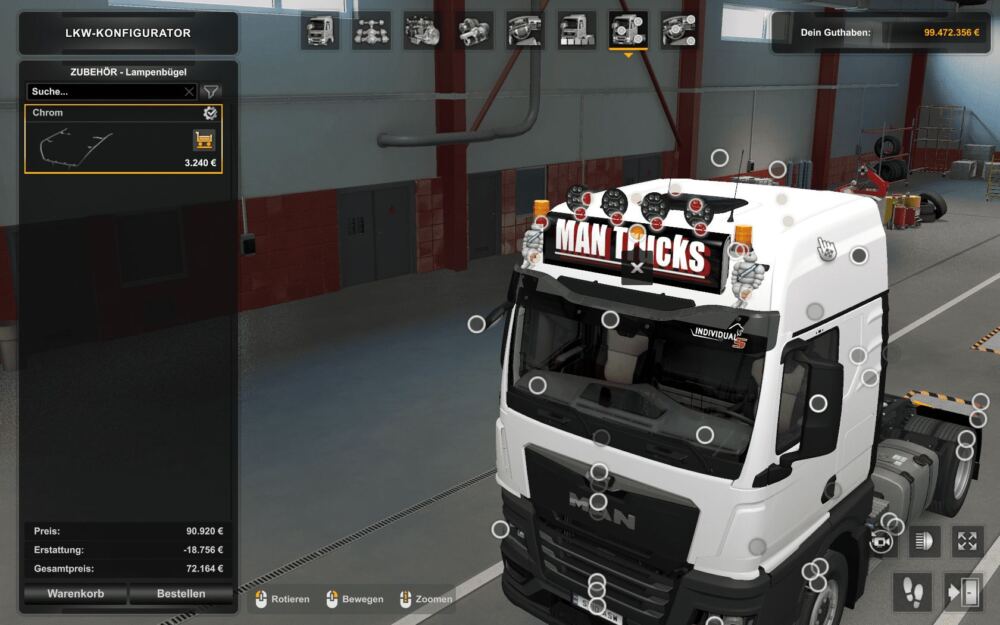1000x625 pixels.
Task: Open the truck paint job tab
Action: 577,30
